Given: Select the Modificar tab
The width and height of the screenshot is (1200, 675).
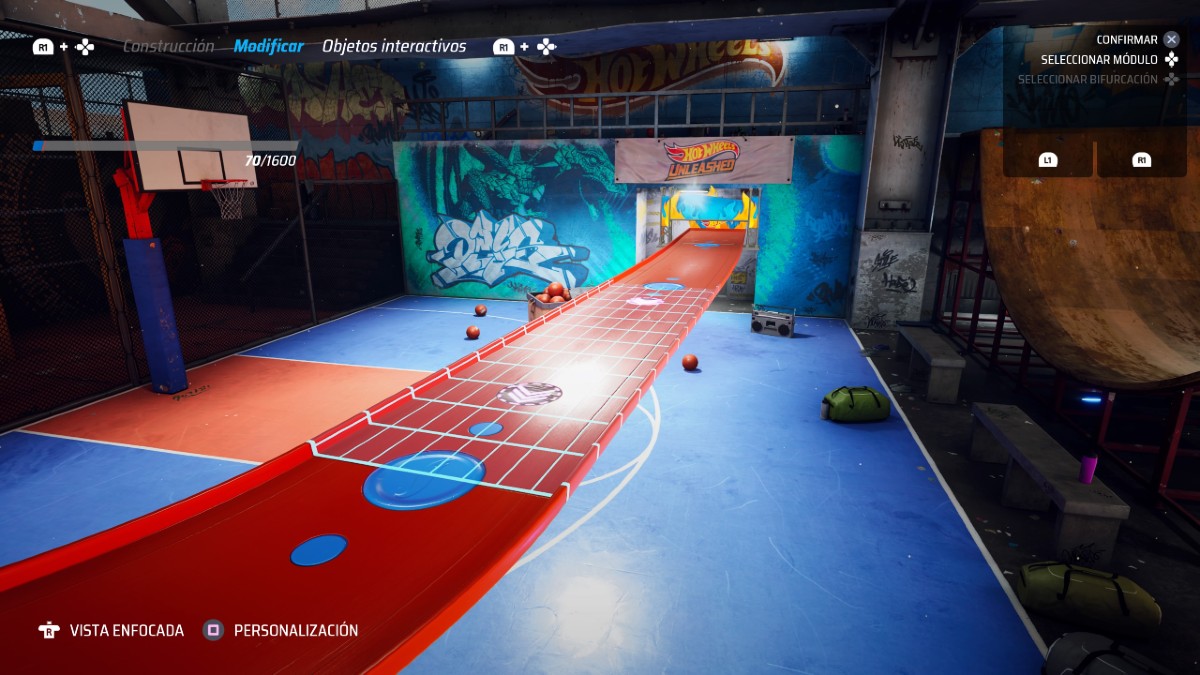Looking at the screenshot, I should 269,46.
